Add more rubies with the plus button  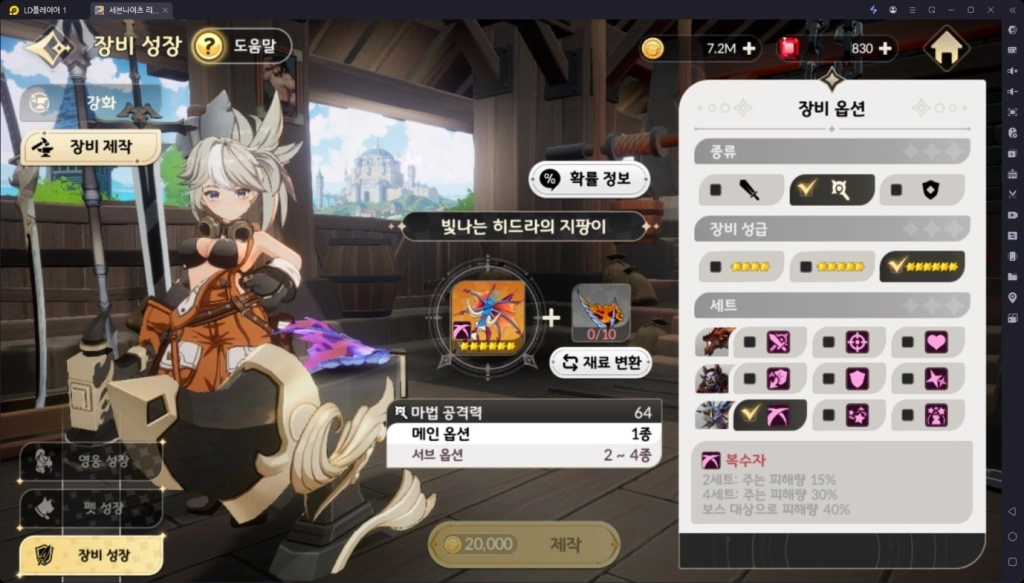pos(885,48)
